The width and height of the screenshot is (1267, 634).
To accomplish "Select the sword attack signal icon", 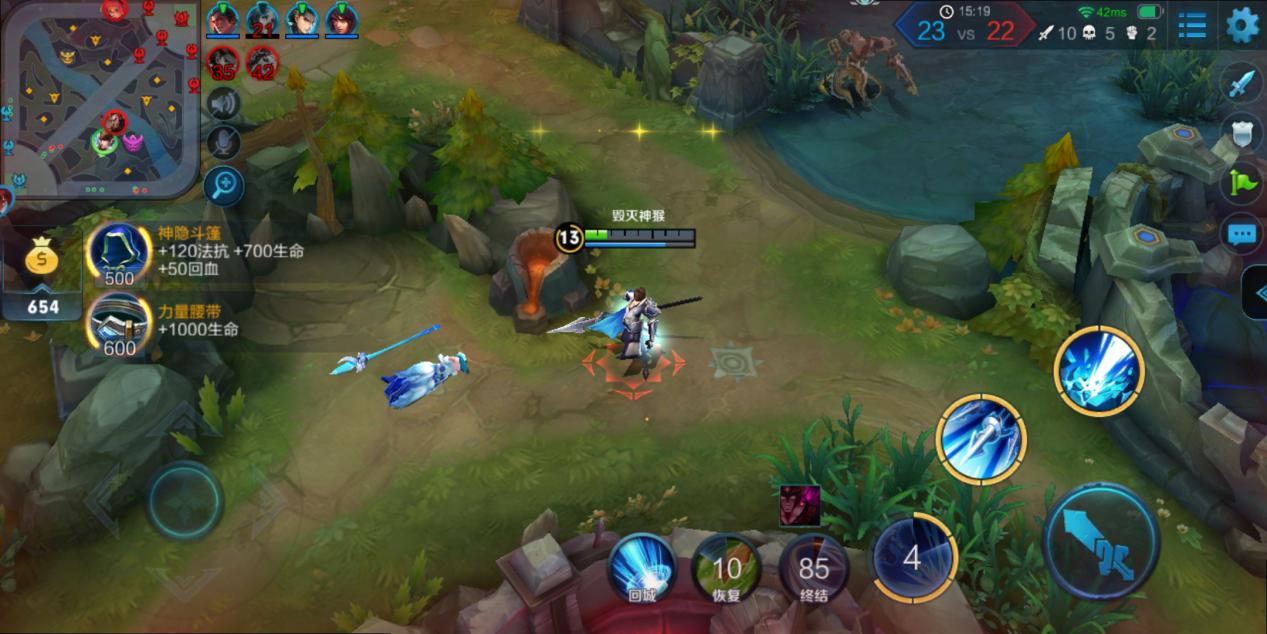I will click(1241, 83).
